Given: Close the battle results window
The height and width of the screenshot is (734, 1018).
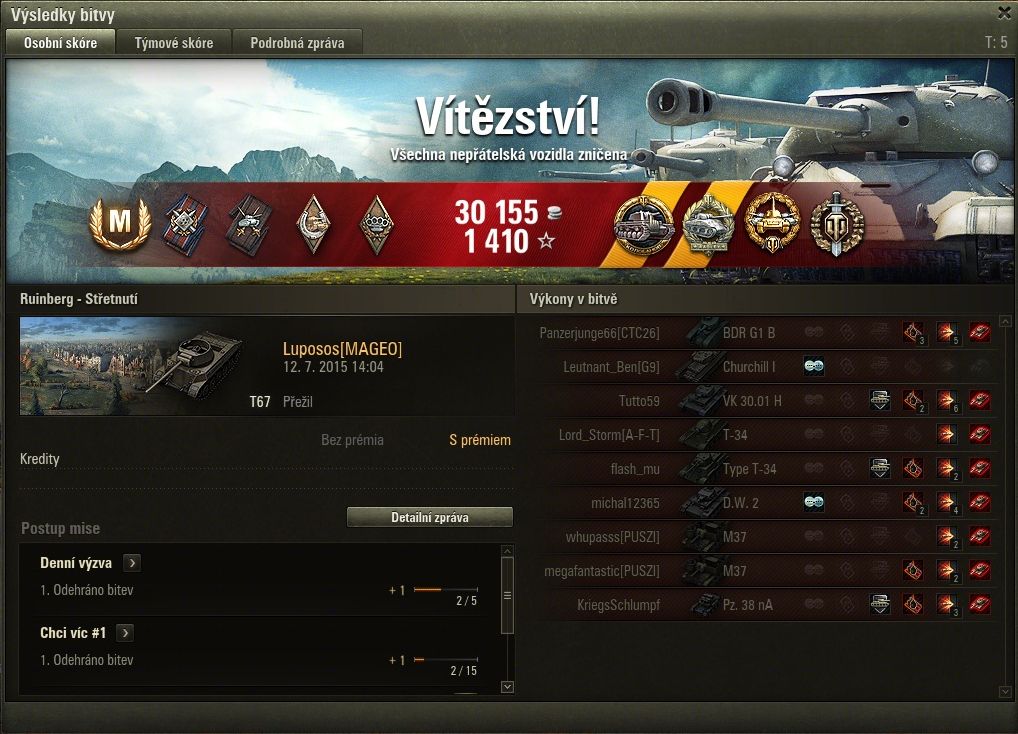Looking at the screenshot, I should click(1004, 13).
